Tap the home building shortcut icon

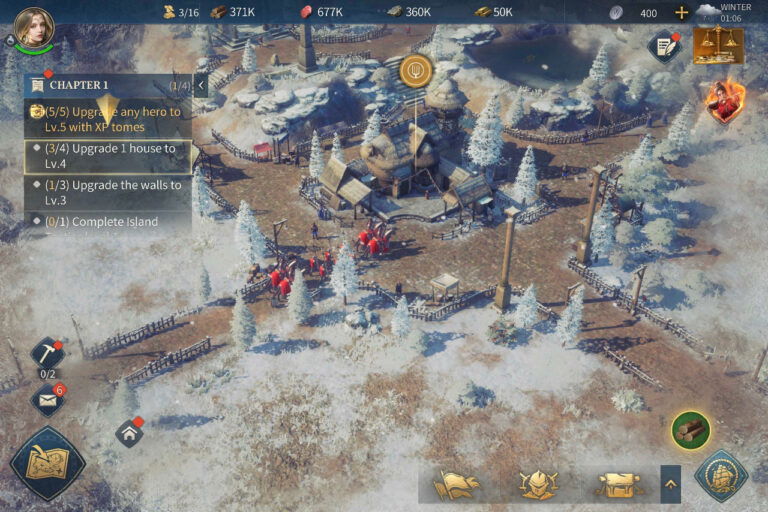click(129, 433)
